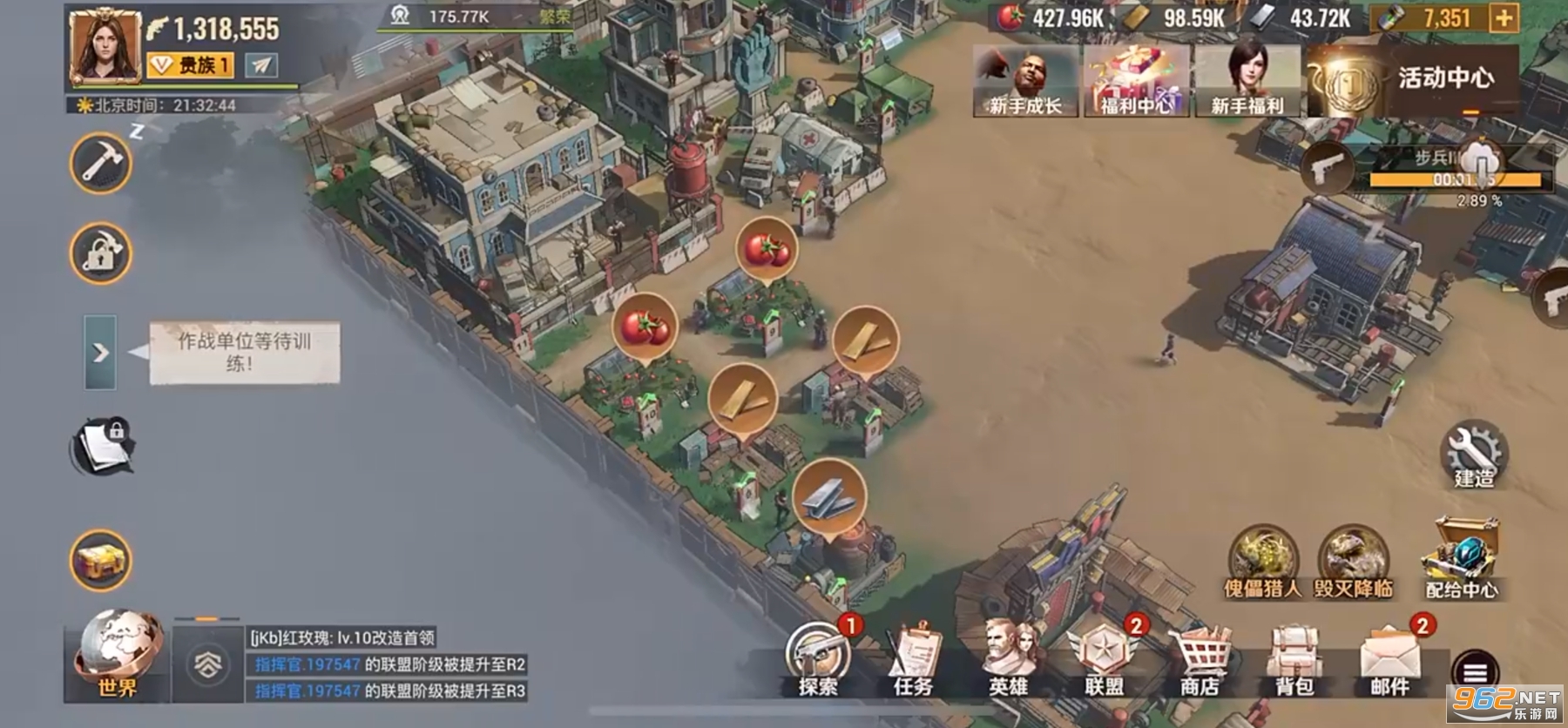Open the 英雄 heroes menu
The height and width of the screenshot is (728, 1568).
pyautogui.click(x=1009, y=659)
